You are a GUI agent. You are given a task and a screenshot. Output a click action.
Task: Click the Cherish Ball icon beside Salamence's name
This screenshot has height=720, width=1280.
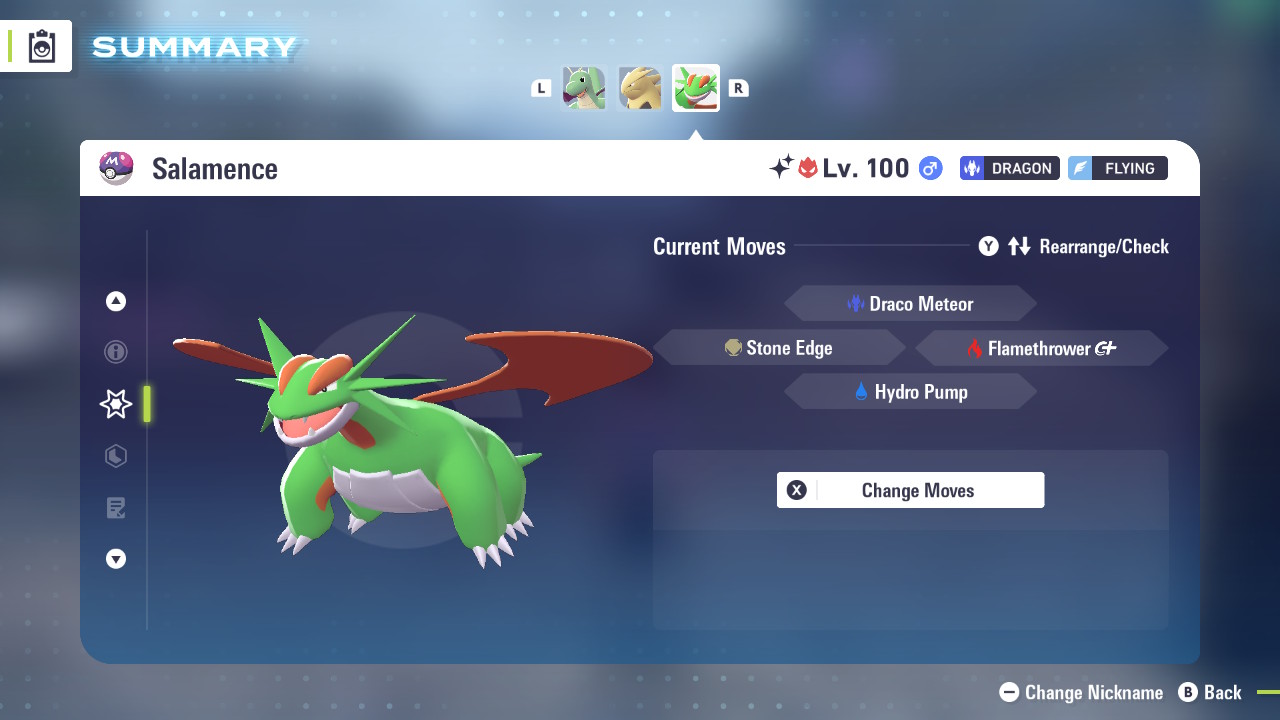(117, 168)
